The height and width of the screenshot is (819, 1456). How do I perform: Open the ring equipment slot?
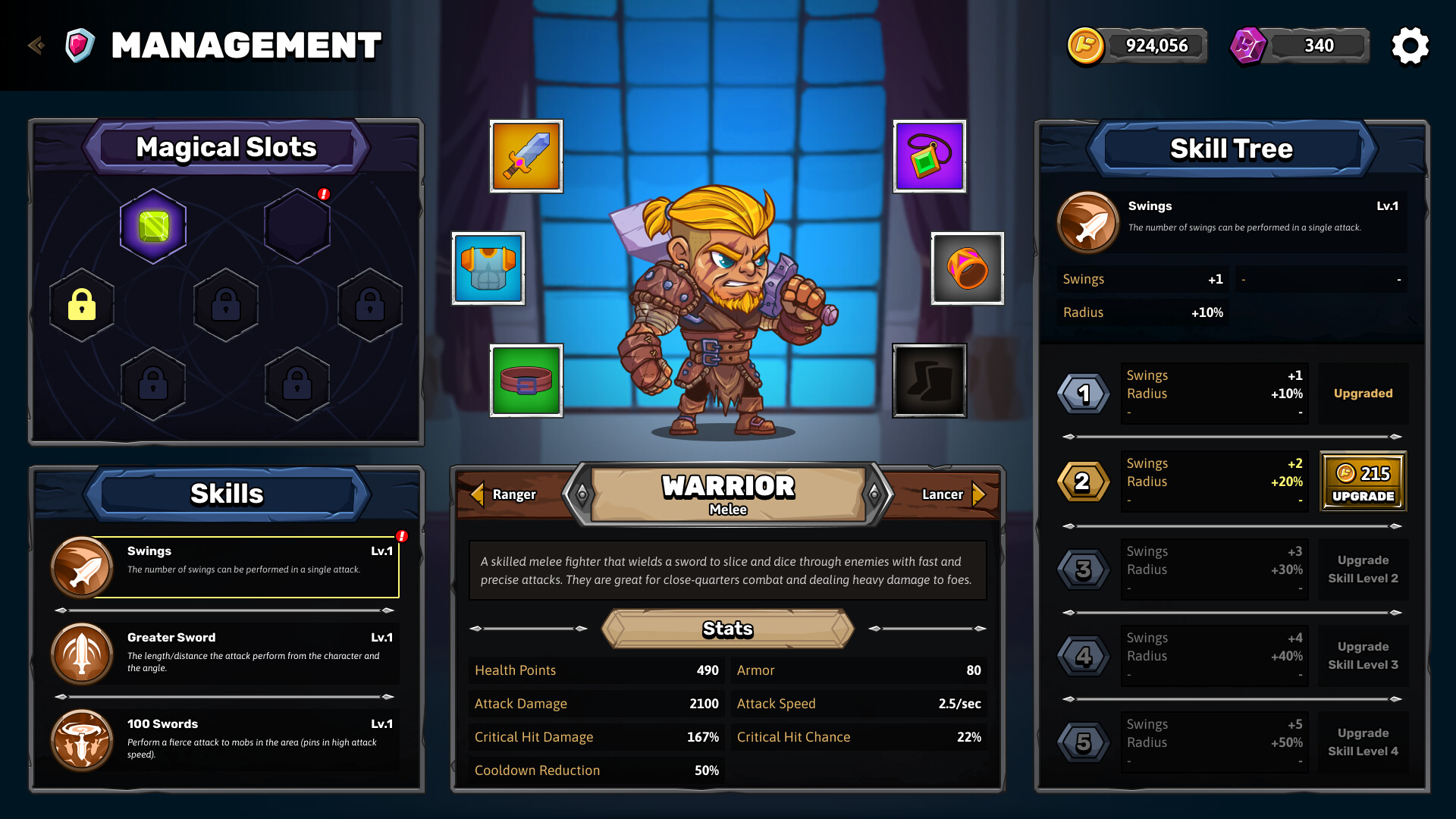(968, 268)
